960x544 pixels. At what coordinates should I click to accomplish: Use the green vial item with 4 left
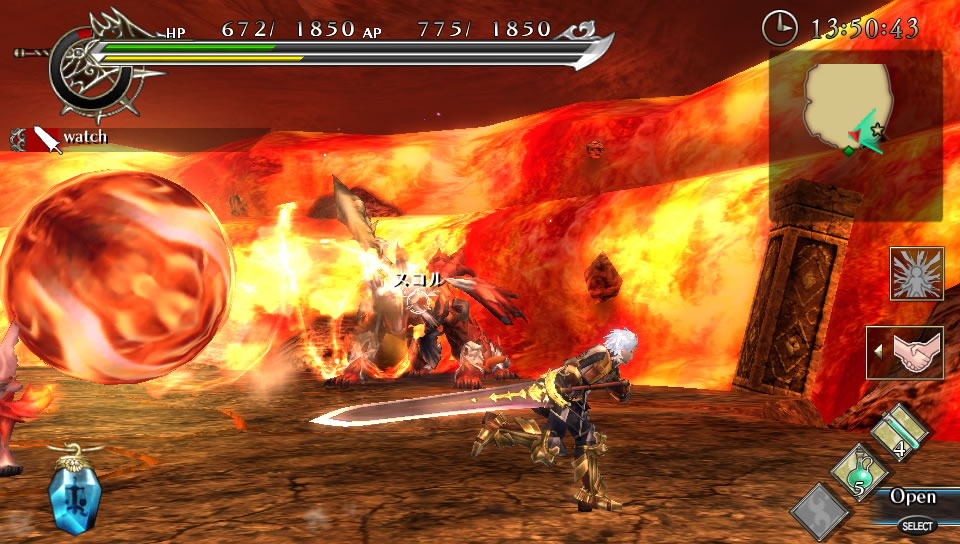tap(900, 433)
